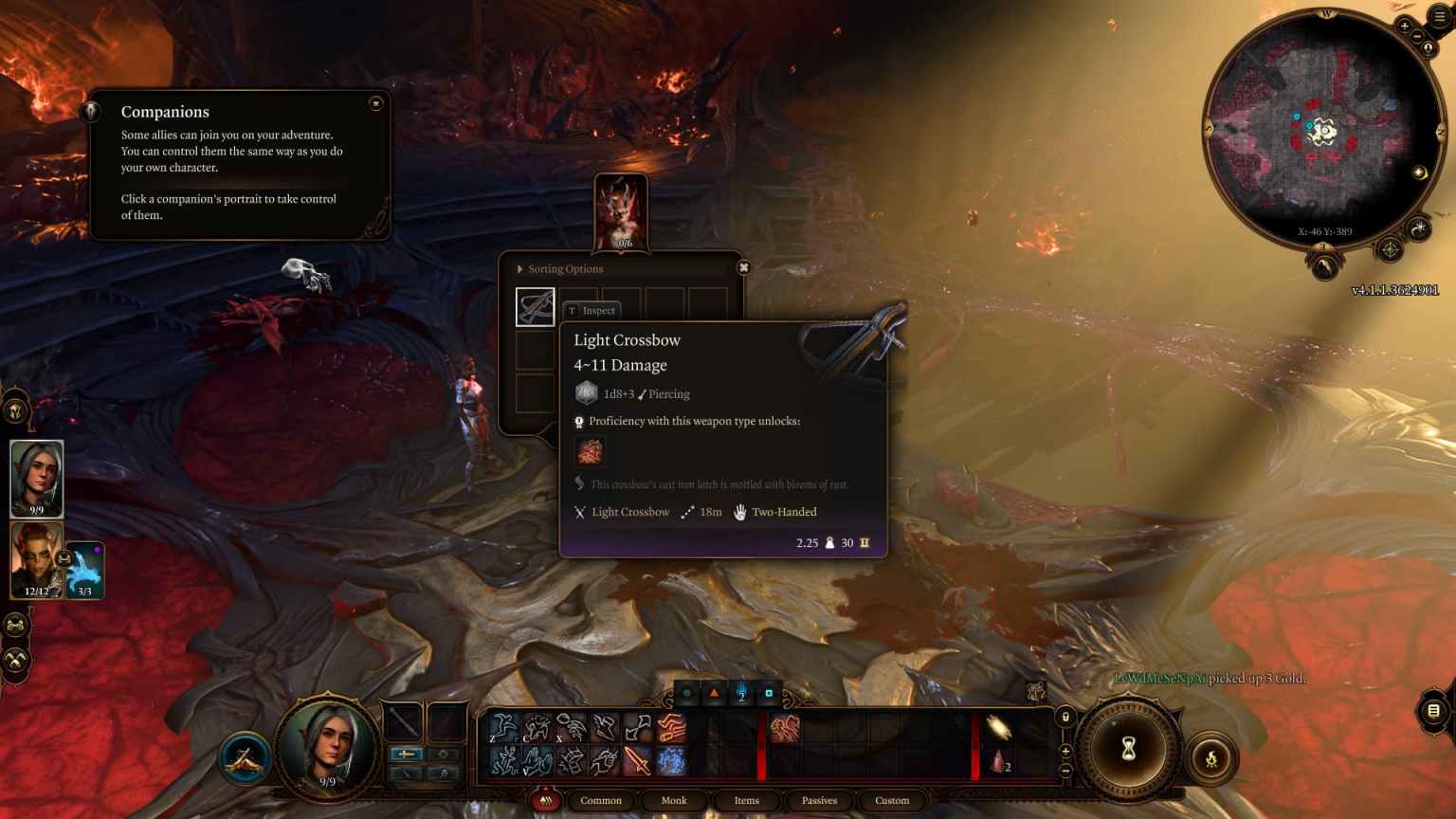1456x819 pixels.
Task: Open the Monk abilities tab
Action: click(673, 801)
